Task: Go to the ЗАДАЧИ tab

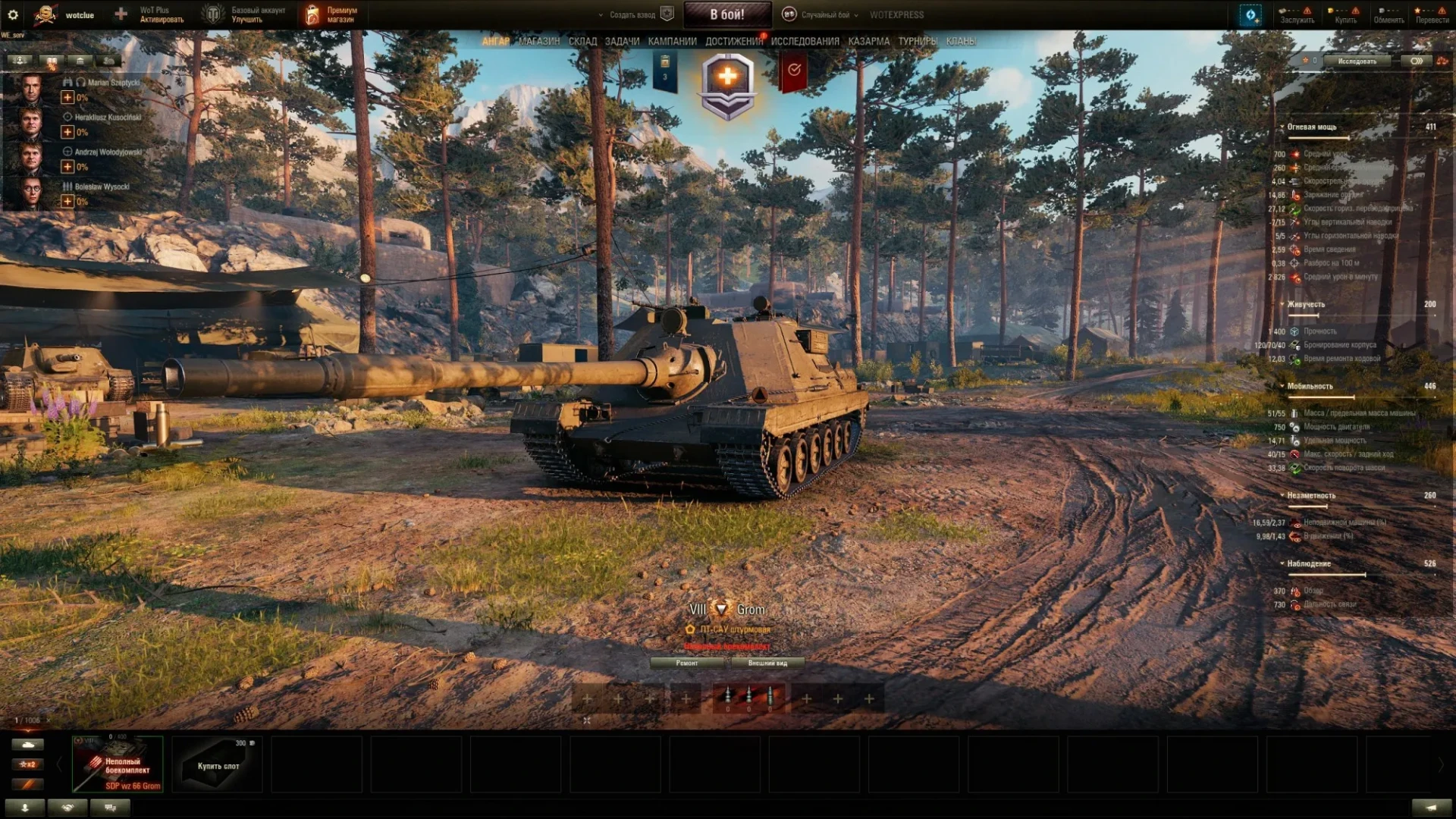Action: coord(622,42)
